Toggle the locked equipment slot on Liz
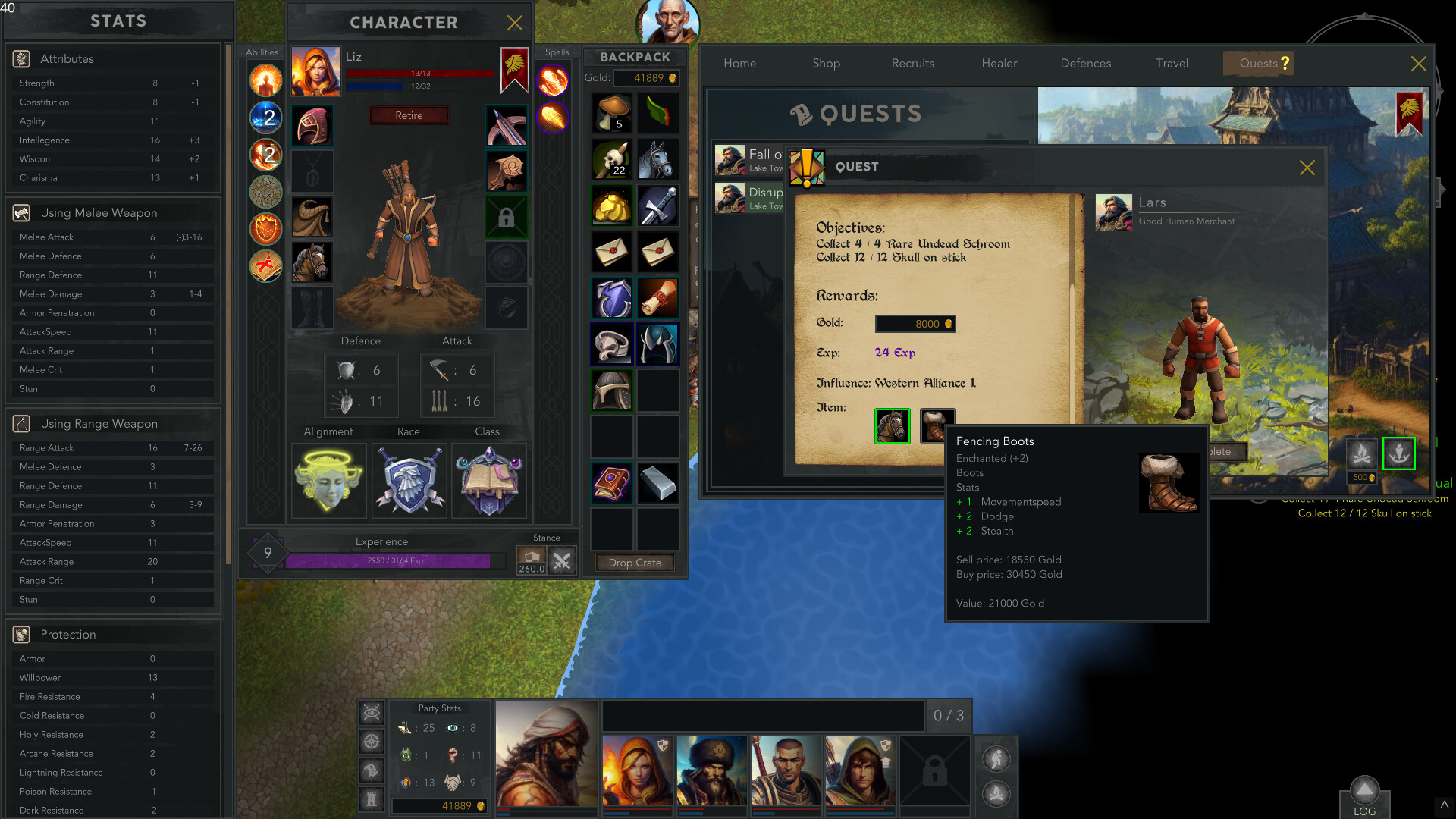Screen dimensions: 1456x819 [x=507, y=217]
